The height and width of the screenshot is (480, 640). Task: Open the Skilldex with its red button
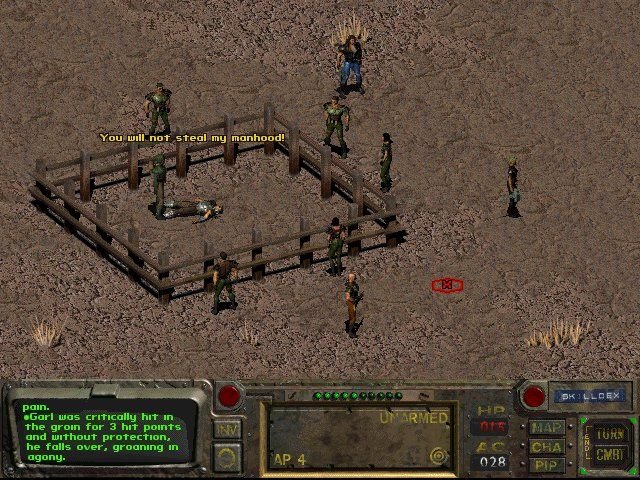(534, 396)
